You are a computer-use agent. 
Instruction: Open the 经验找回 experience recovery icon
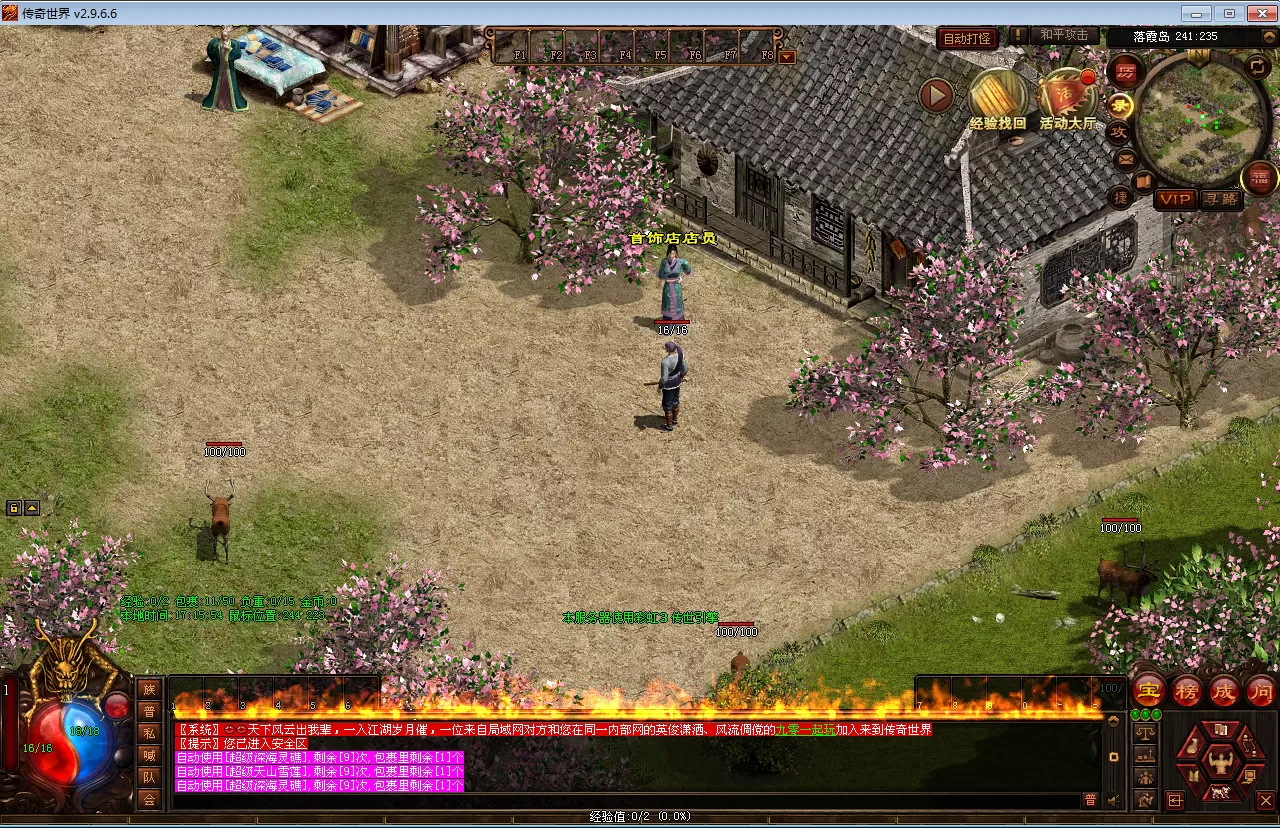[997, 96]
